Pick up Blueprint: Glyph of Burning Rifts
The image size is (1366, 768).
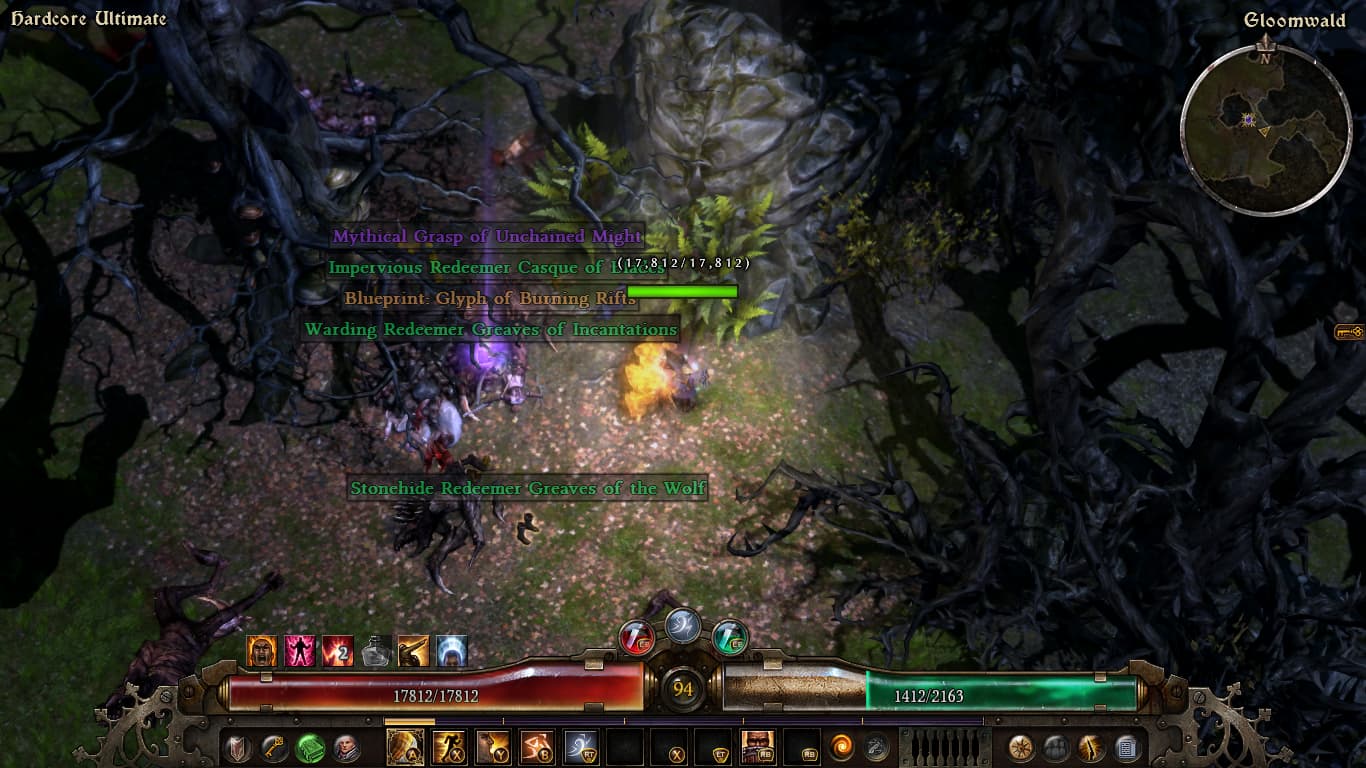489,298
